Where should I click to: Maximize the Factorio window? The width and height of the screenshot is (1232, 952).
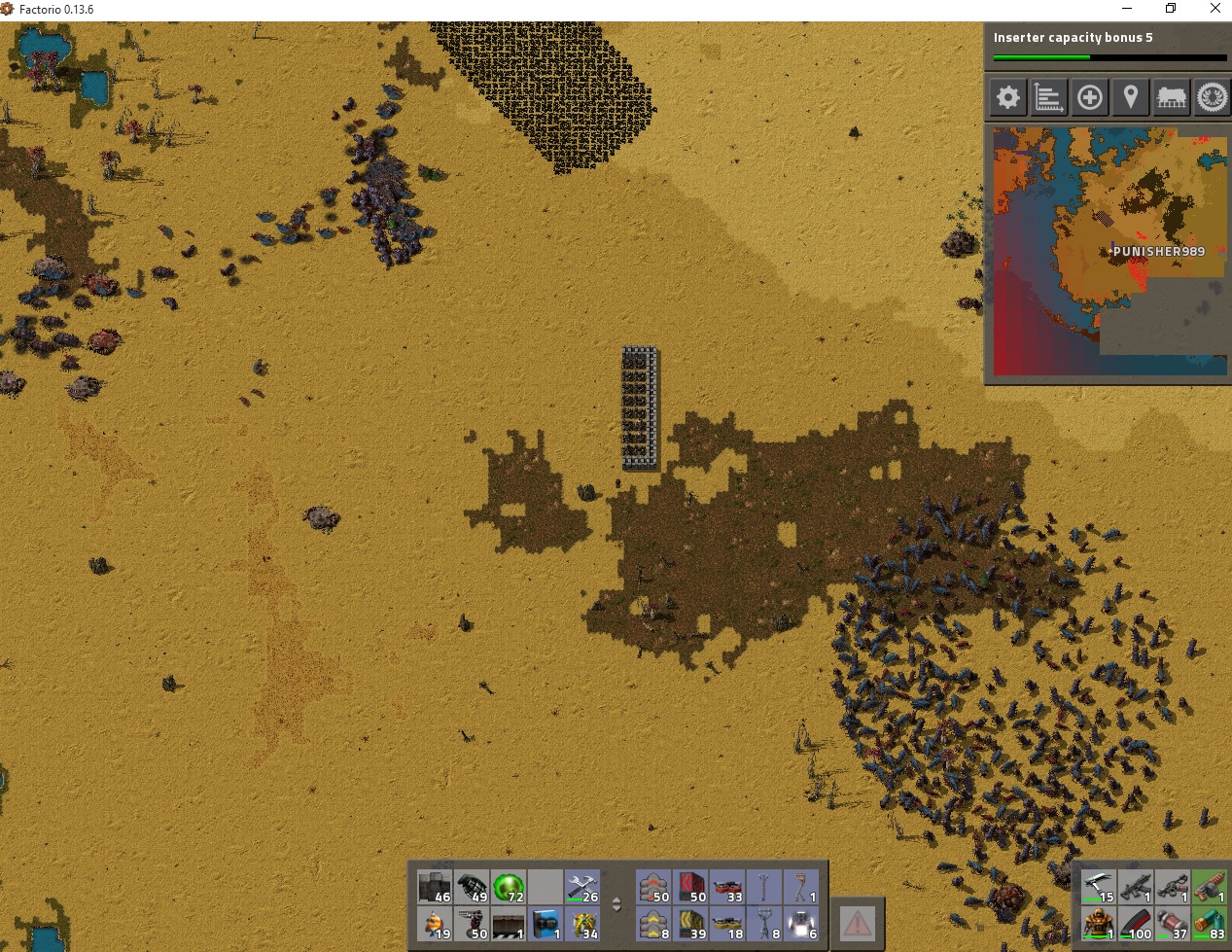point(1171,9)
